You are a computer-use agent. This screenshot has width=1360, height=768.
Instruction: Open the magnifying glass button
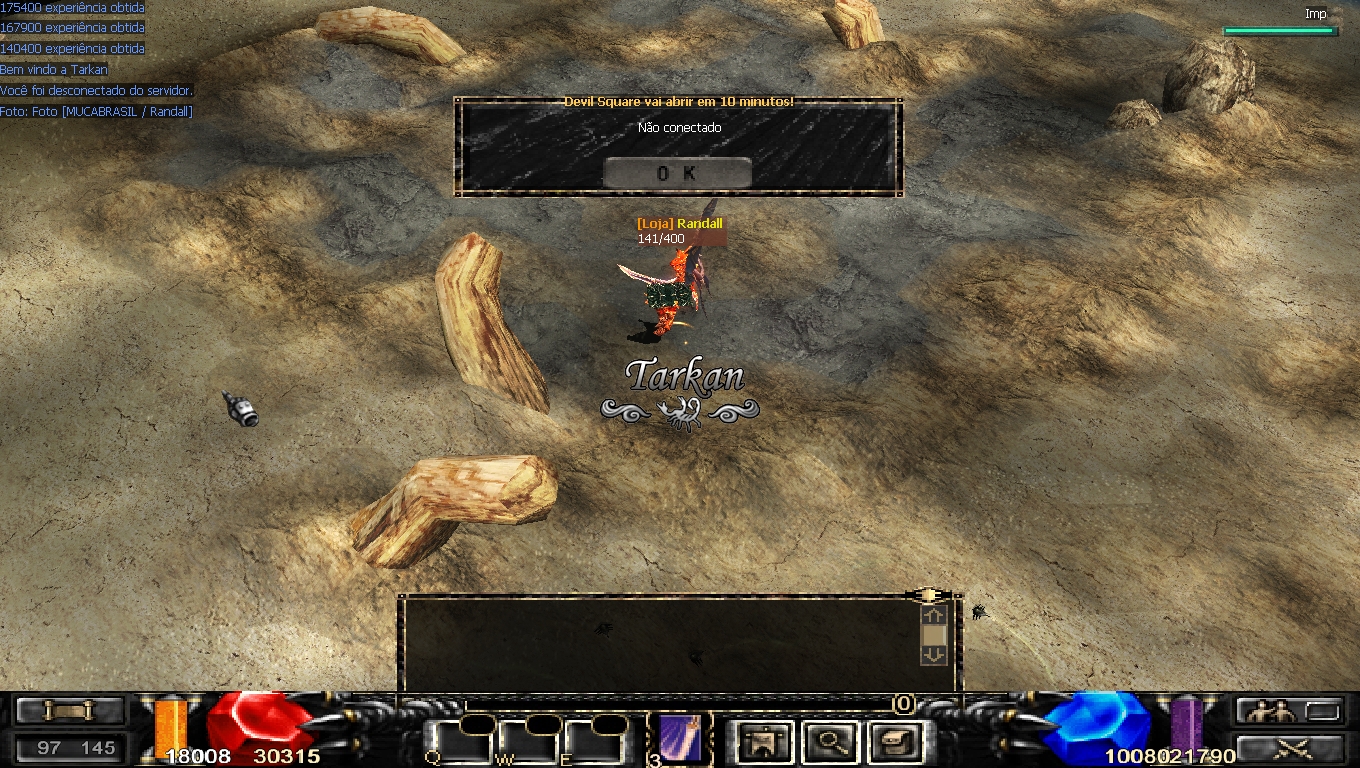[x=830, y=742]
